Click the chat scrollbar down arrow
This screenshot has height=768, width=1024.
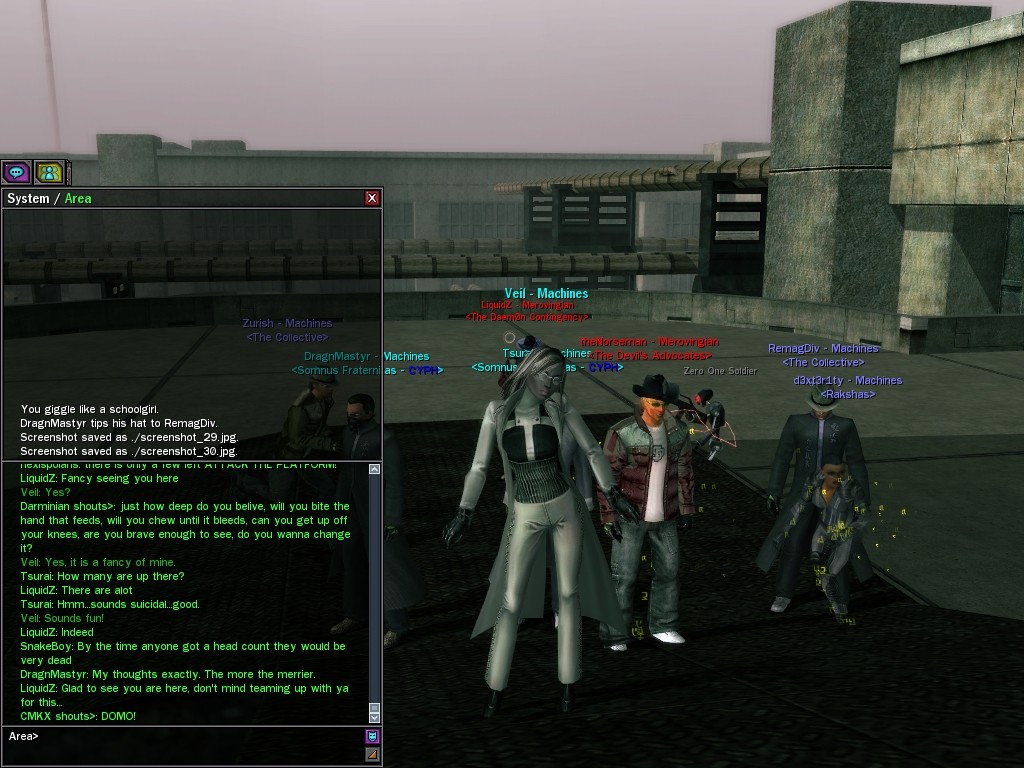tap(375, 716)
